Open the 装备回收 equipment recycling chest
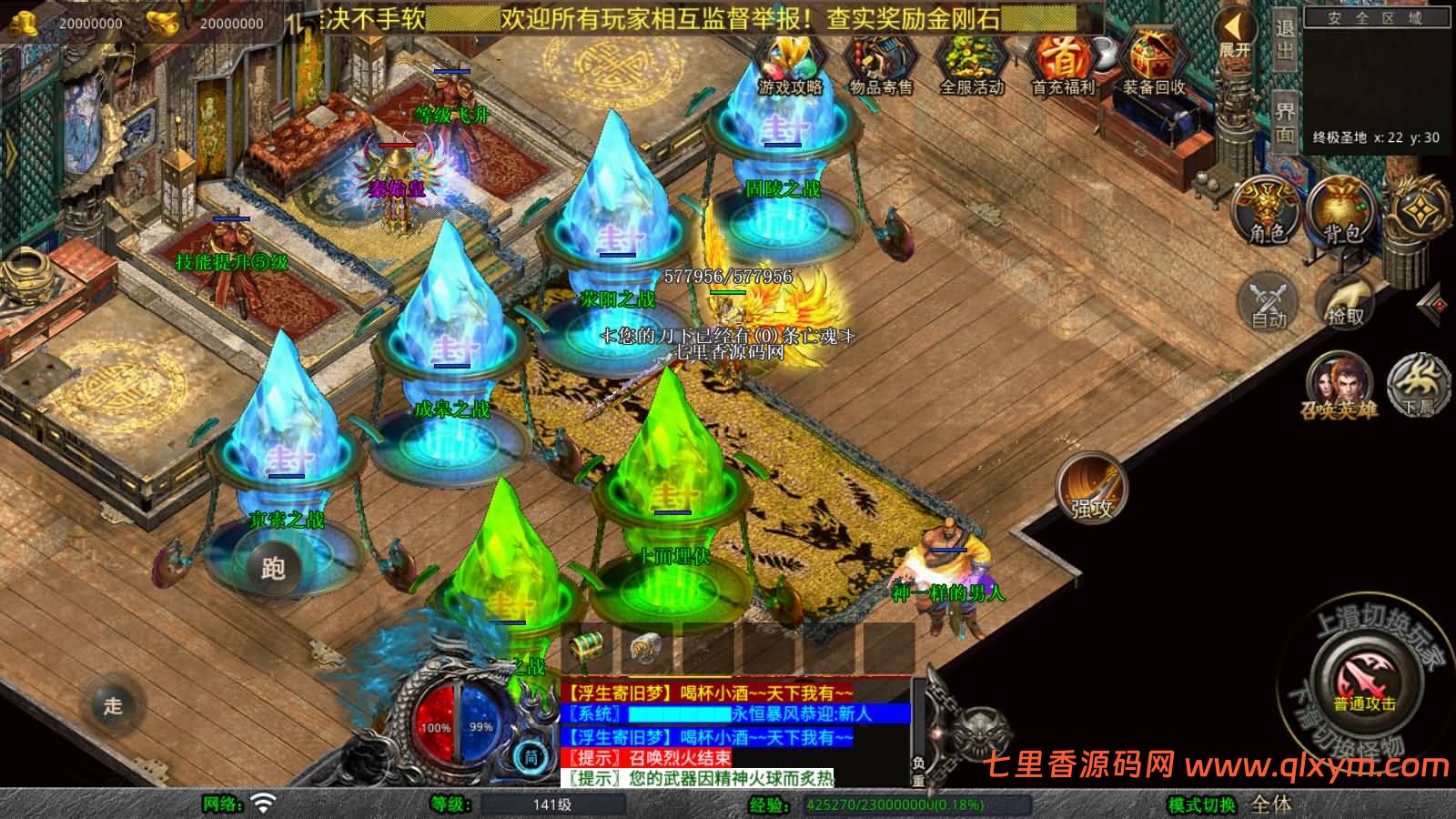This screenshot has width=1456, height=819. (1153, 64)
